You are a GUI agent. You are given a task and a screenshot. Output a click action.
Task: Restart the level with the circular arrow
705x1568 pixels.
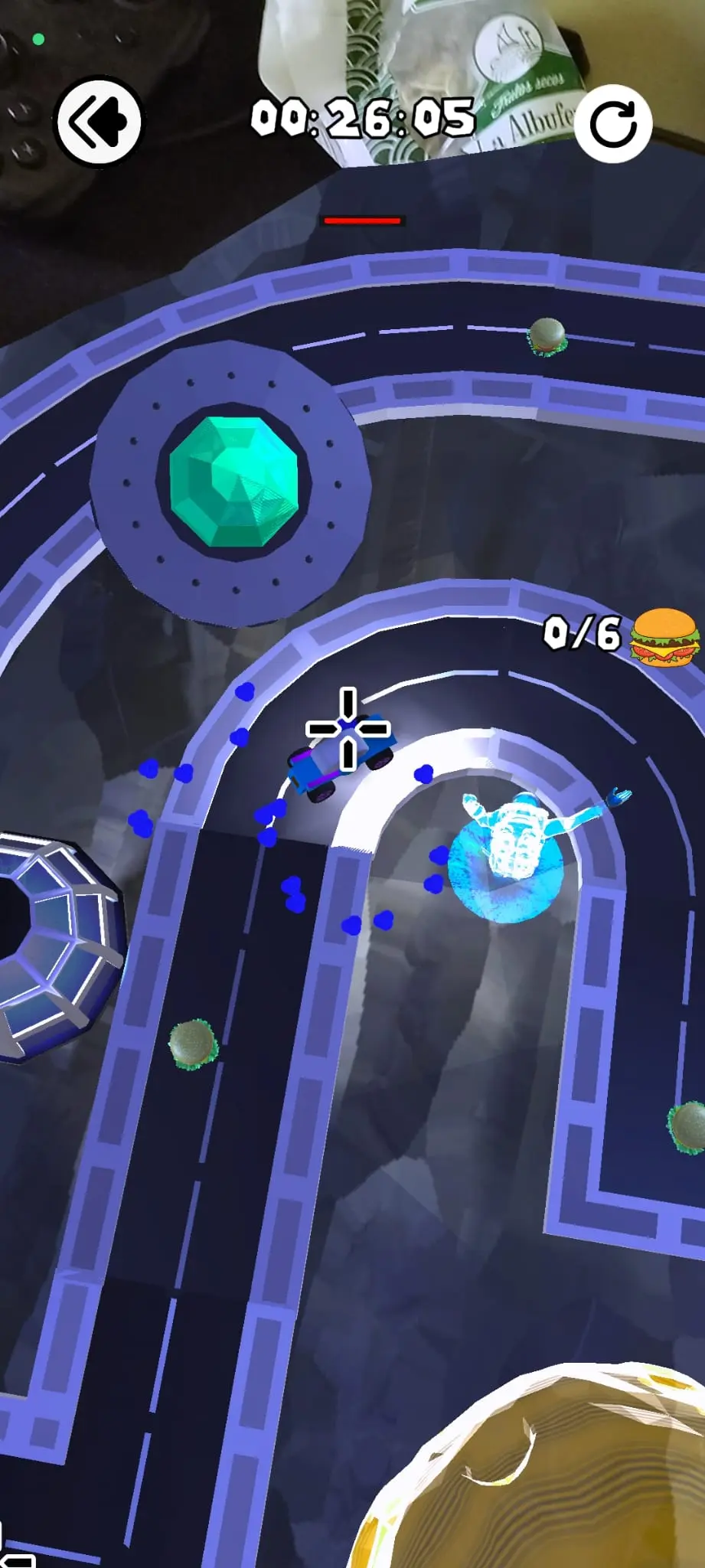click(x=613, y=125)
